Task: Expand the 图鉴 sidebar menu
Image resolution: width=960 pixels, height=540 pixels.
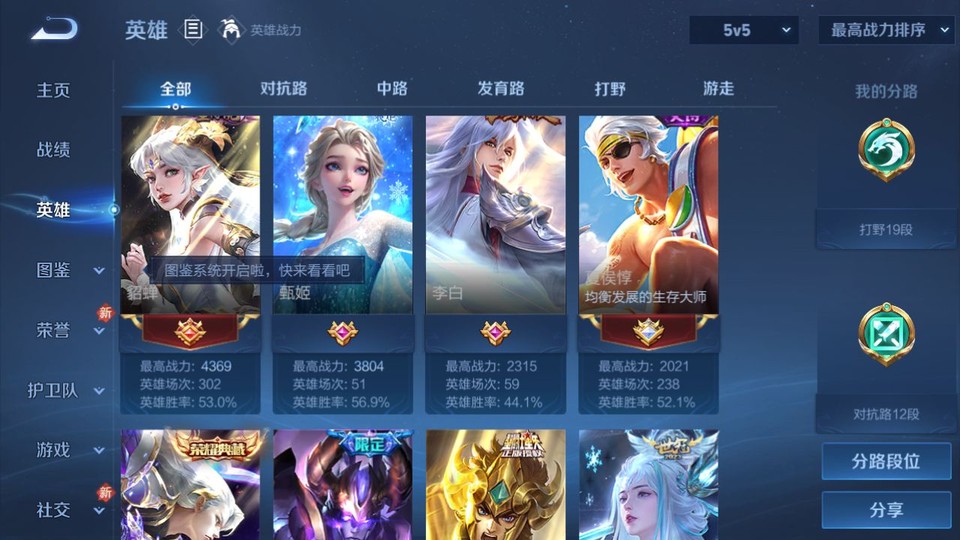Action: [66, 270]
